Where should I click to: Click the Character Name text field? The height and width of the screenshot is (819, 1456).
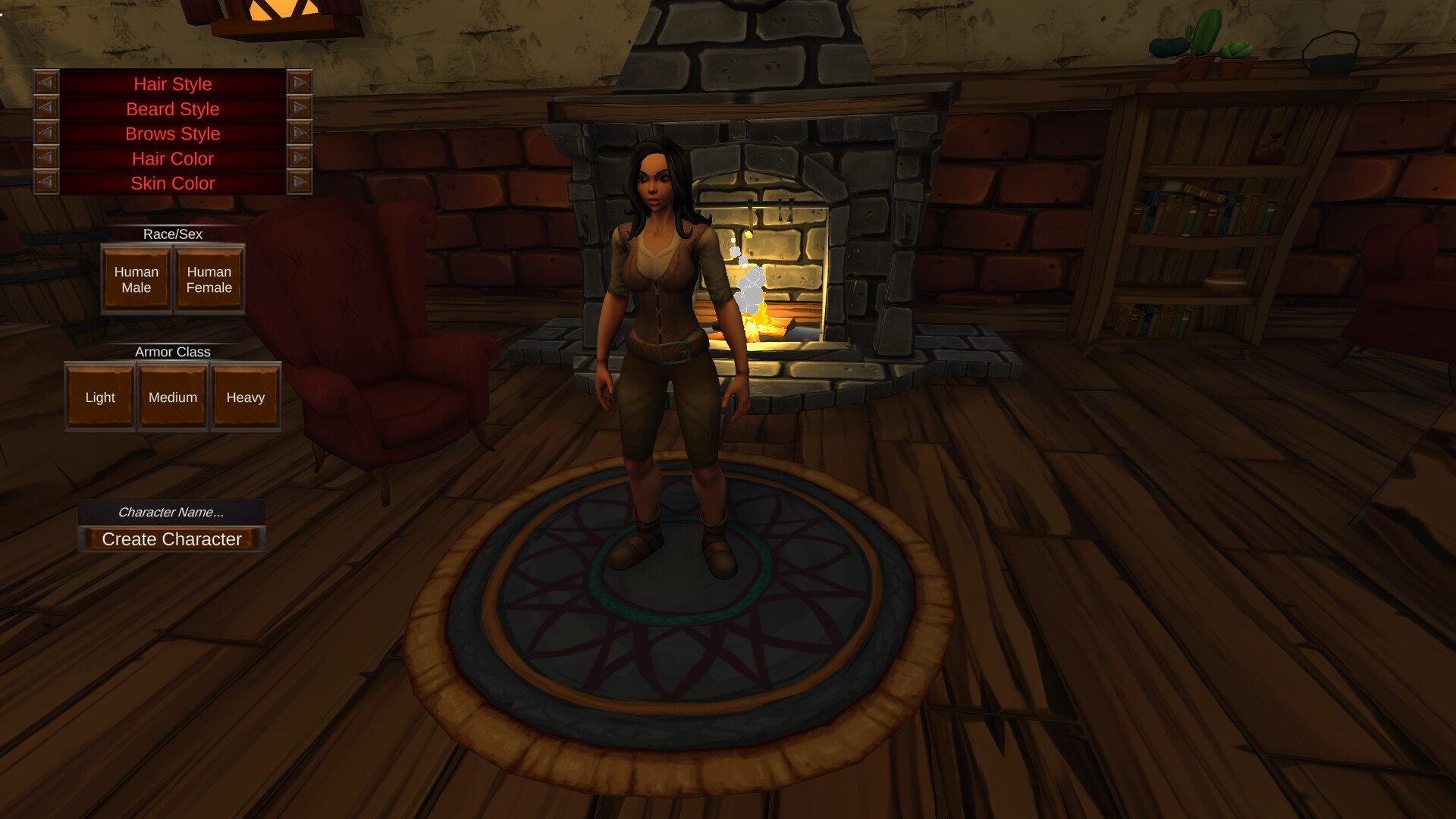coord(172,512)
